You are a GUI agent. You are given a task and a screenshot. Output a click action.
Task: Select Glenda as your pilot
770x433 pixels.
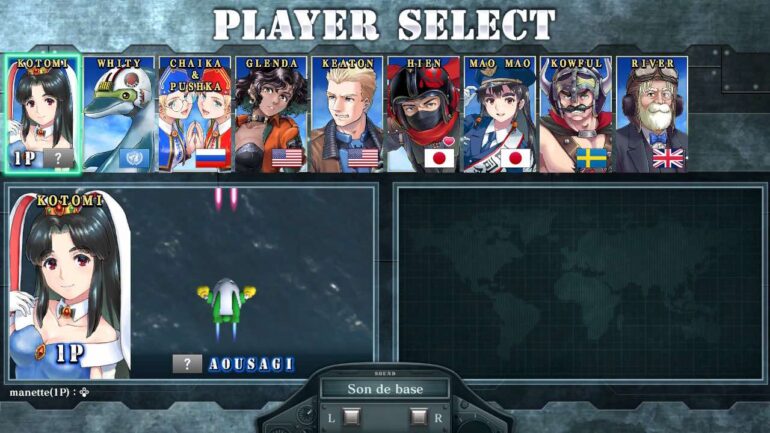pyautogui.click(x=271, y=113)
